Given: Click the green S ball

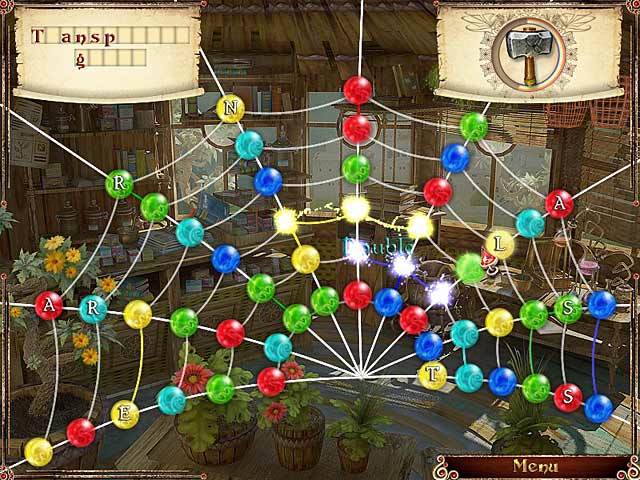Looking at the screenshot, I should click(568, 309).
